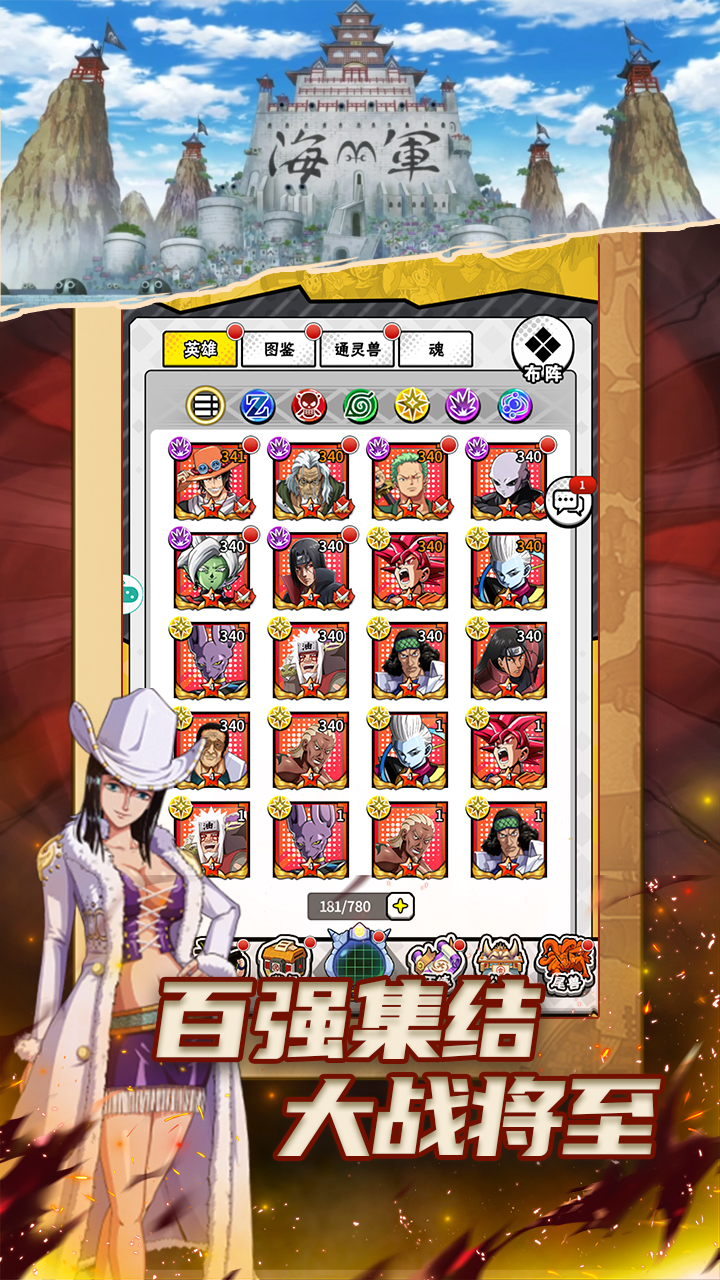The width and height of the screenshot is (720, 1280).
Task: Switch to the 图鉴 tab
Action: [x=279, y=350]
